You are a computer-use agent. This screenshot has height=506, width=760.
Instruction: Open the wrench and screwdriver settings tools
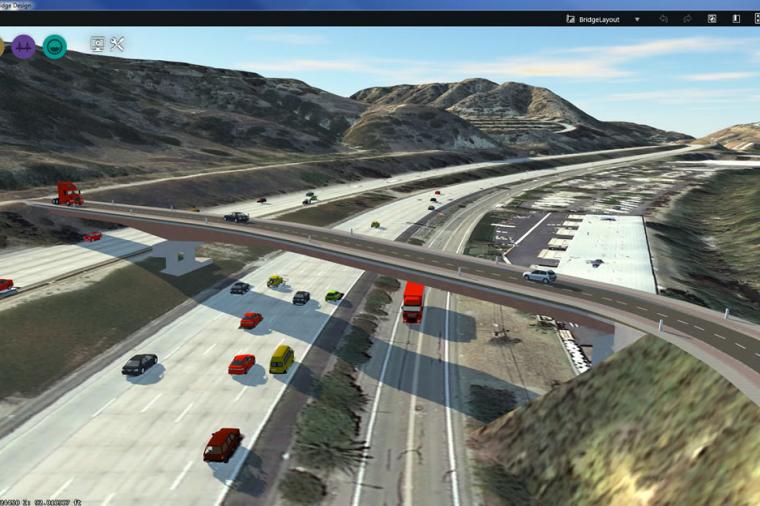(117, 44)
